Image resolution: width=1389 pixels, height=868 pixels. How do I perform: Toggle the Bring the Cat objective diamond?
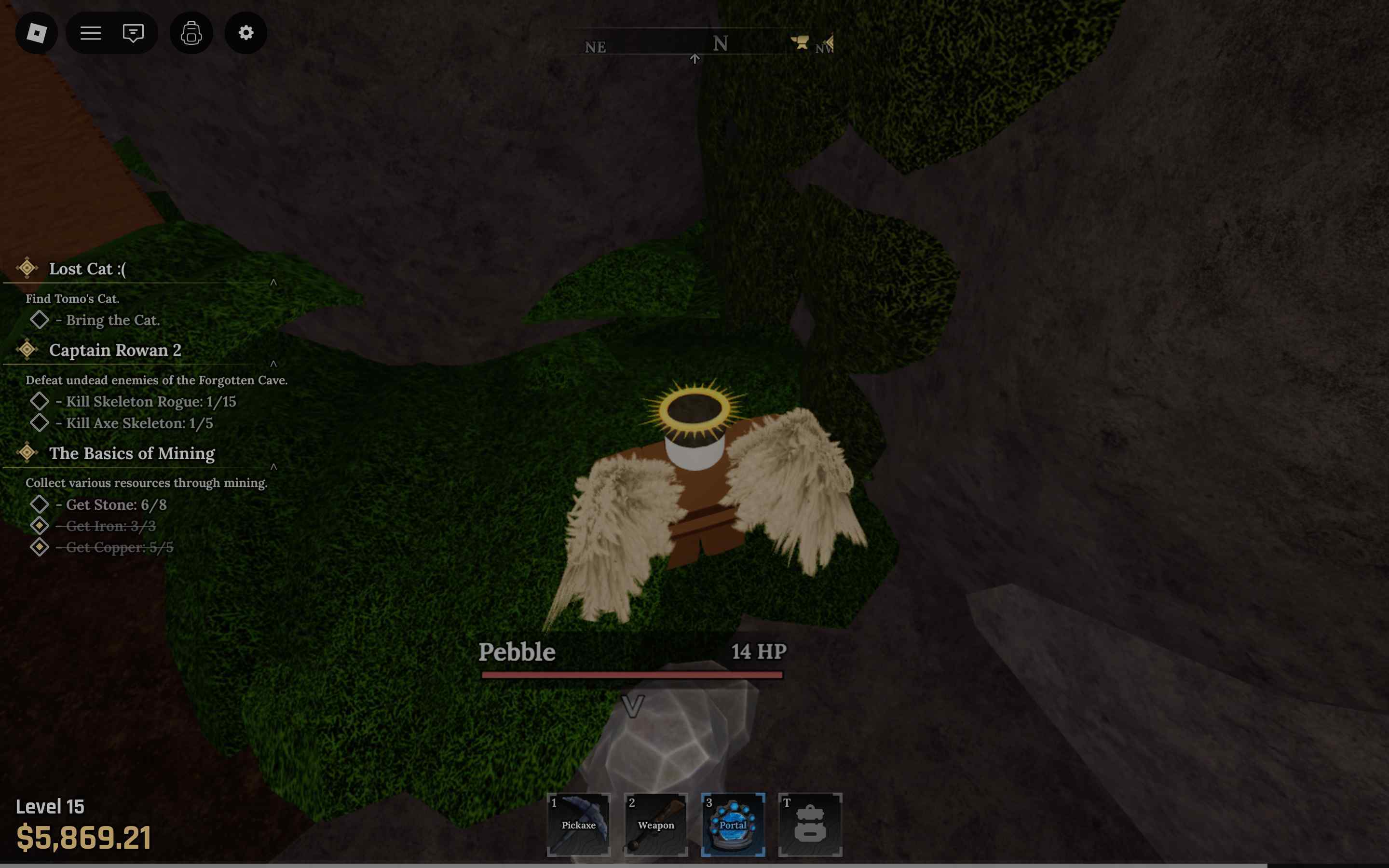click(x=39, y=319)
